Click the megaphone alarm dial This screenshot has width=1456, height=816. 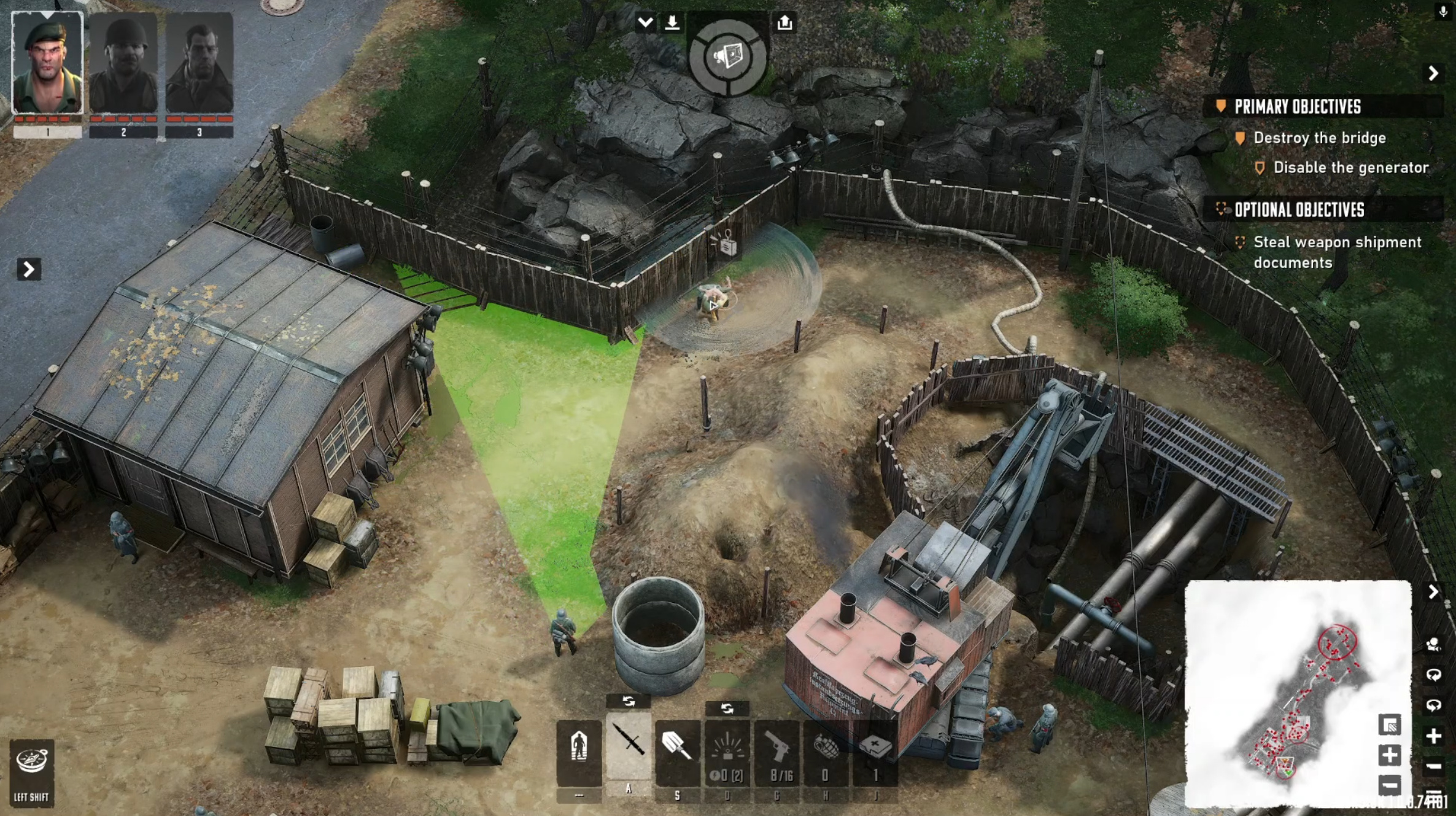click(727, 58)
